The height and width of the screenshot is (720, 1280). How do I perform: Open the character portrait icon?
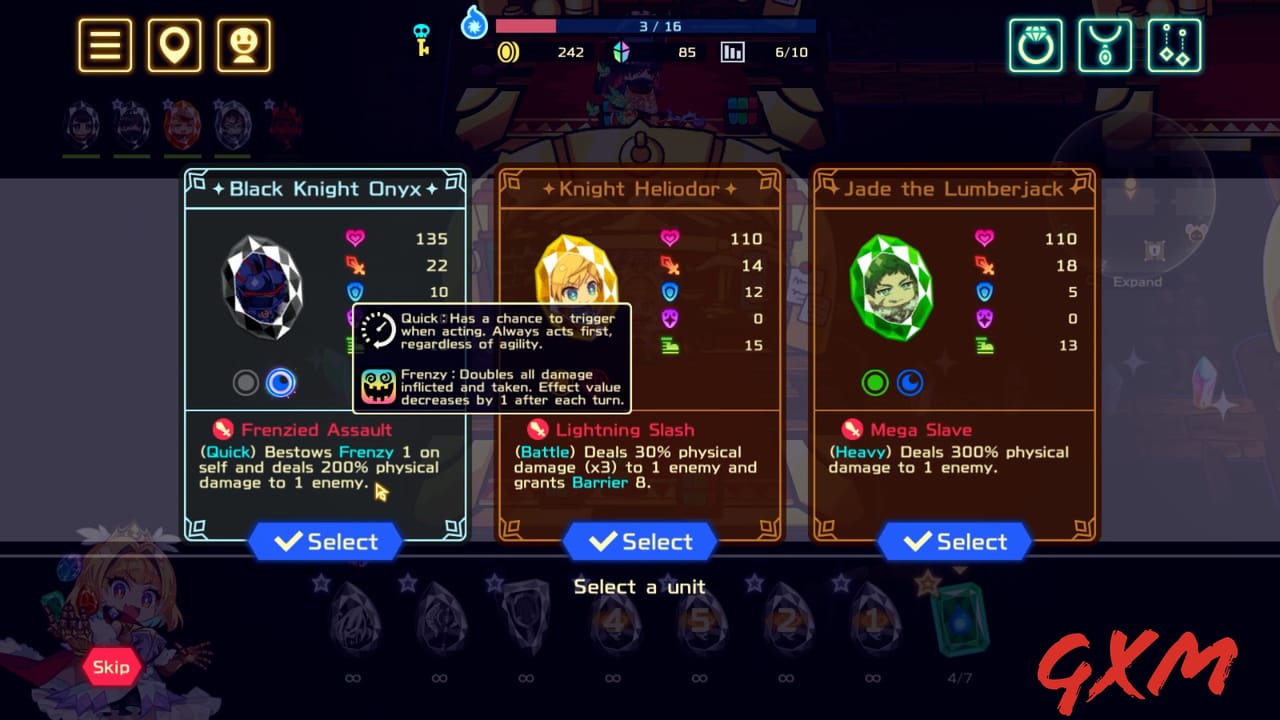pyautogui.click(x=244, y=44)
